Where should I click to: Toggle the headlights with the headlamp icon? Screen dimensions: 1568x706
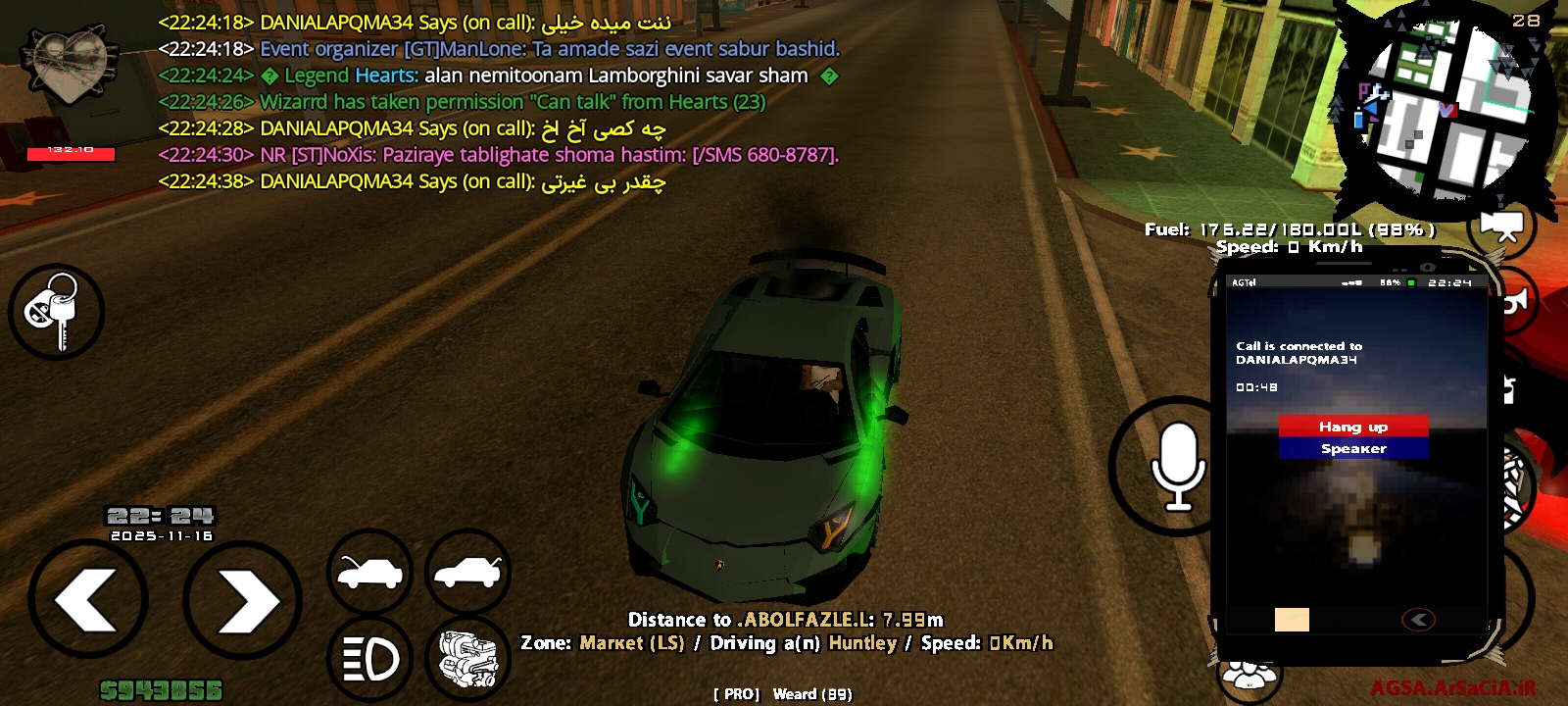368,659
